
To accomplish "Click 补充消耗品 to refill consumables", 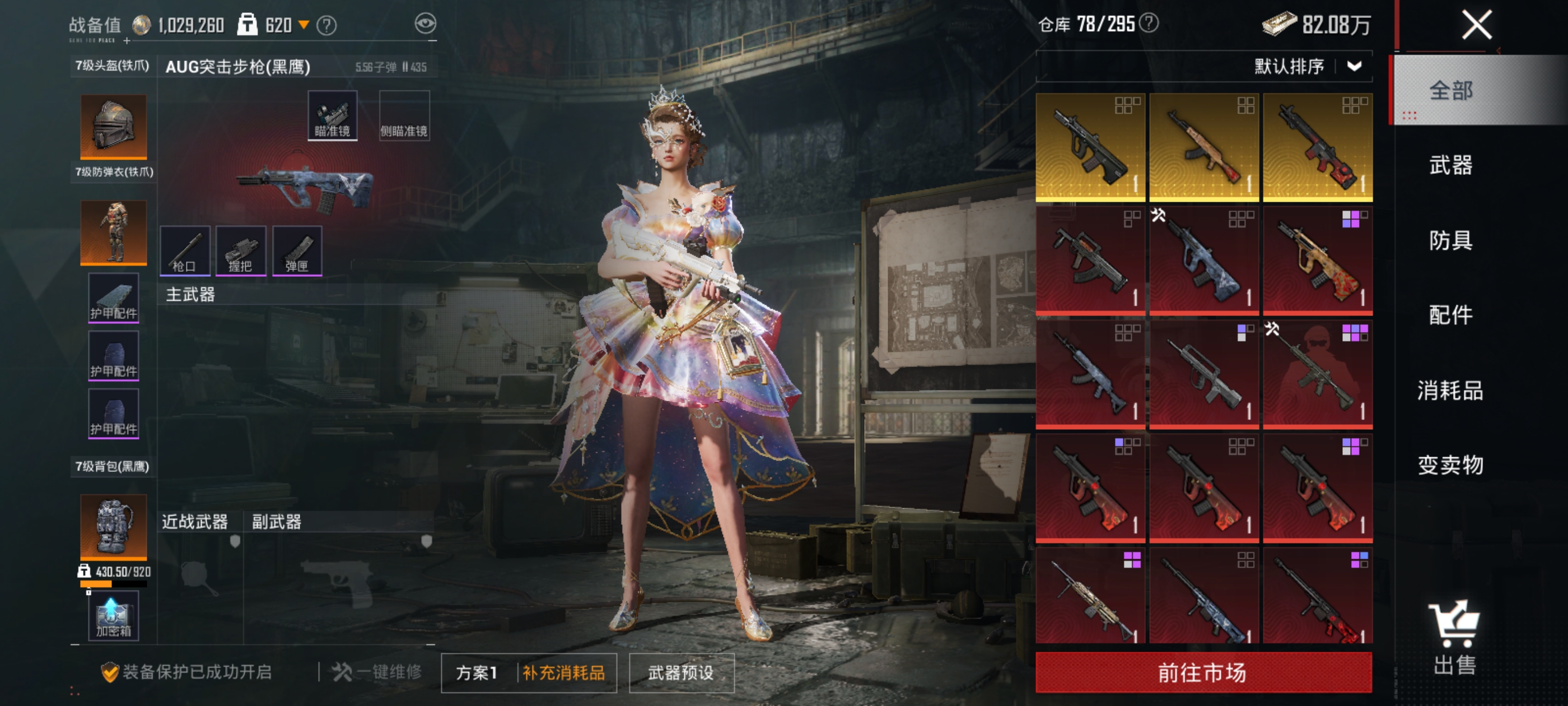I will [564, 672].
